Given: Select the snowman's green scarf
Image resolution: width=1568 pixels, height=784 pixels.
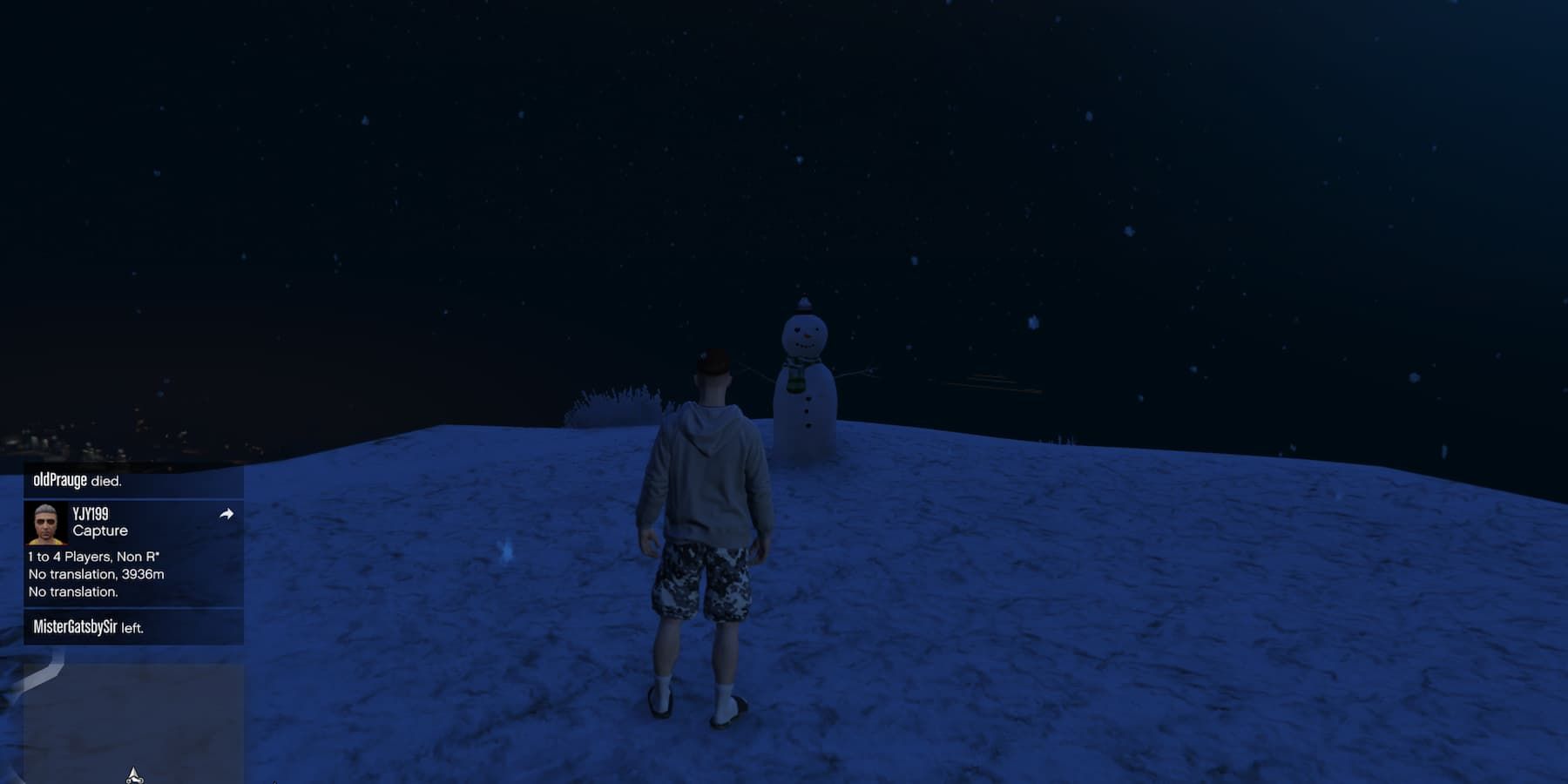Looking at the screenshot, I should pyautogui.click(x=794, y=377).
